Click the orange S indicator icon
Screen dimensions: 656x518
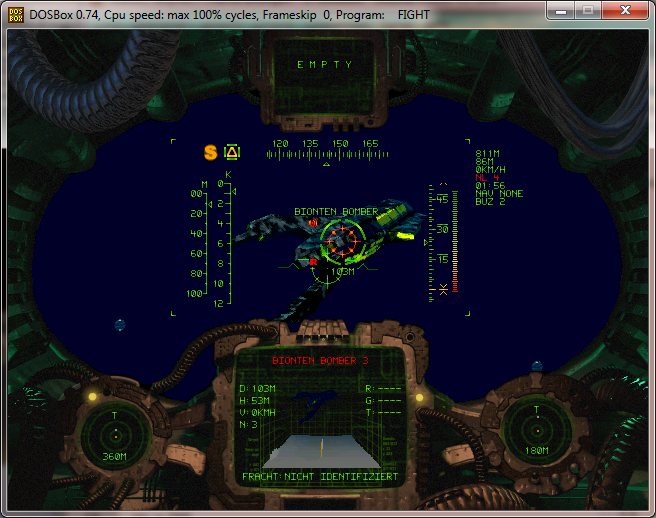[210, 152]
